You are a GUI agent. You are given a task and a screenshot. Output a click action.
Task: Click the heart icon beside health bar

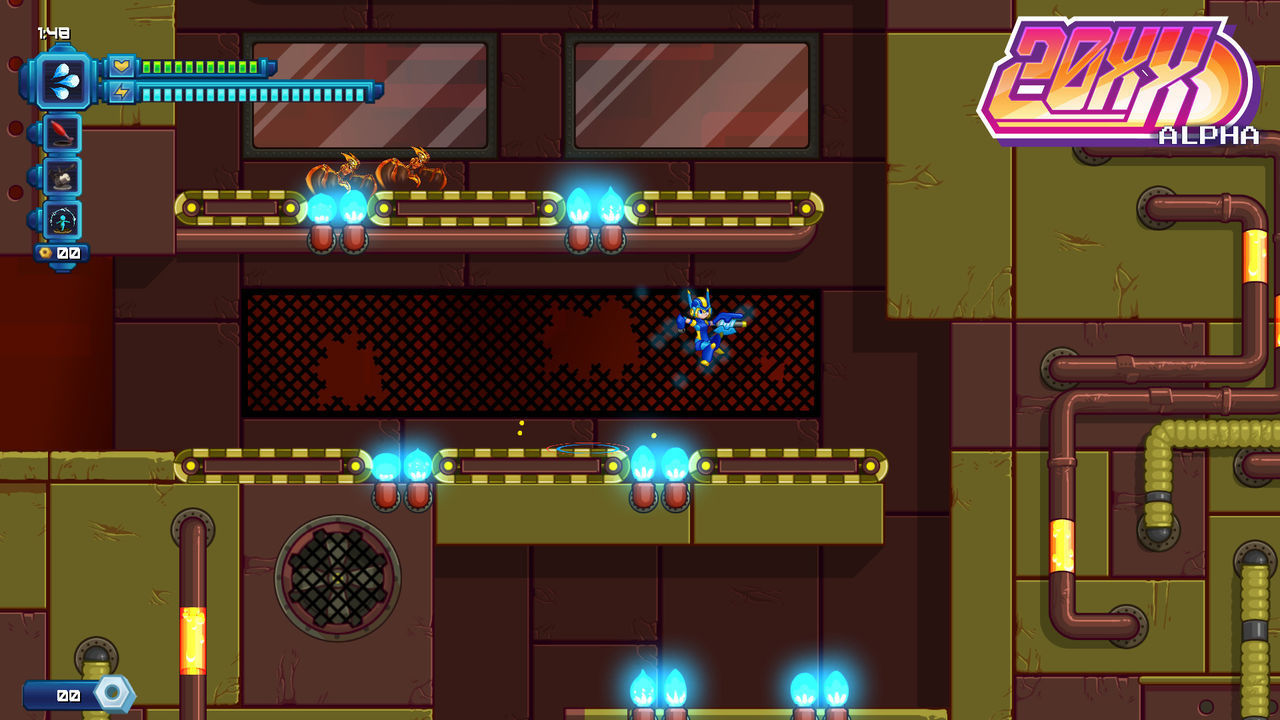pyautogui.click(x=121, y=67)
